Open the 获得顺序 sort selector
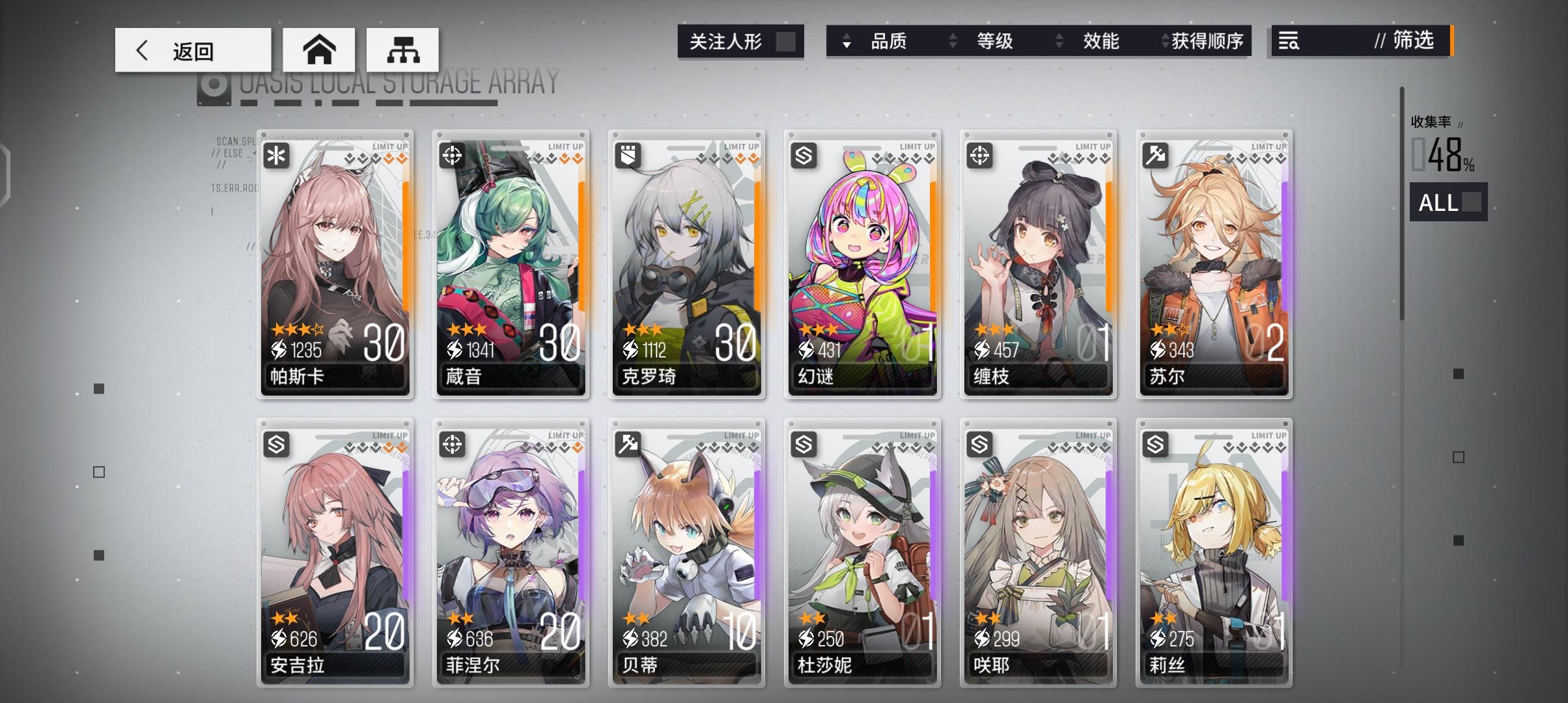The height and width of the screenshot is (703, 1568). [x=1165, y=42]
